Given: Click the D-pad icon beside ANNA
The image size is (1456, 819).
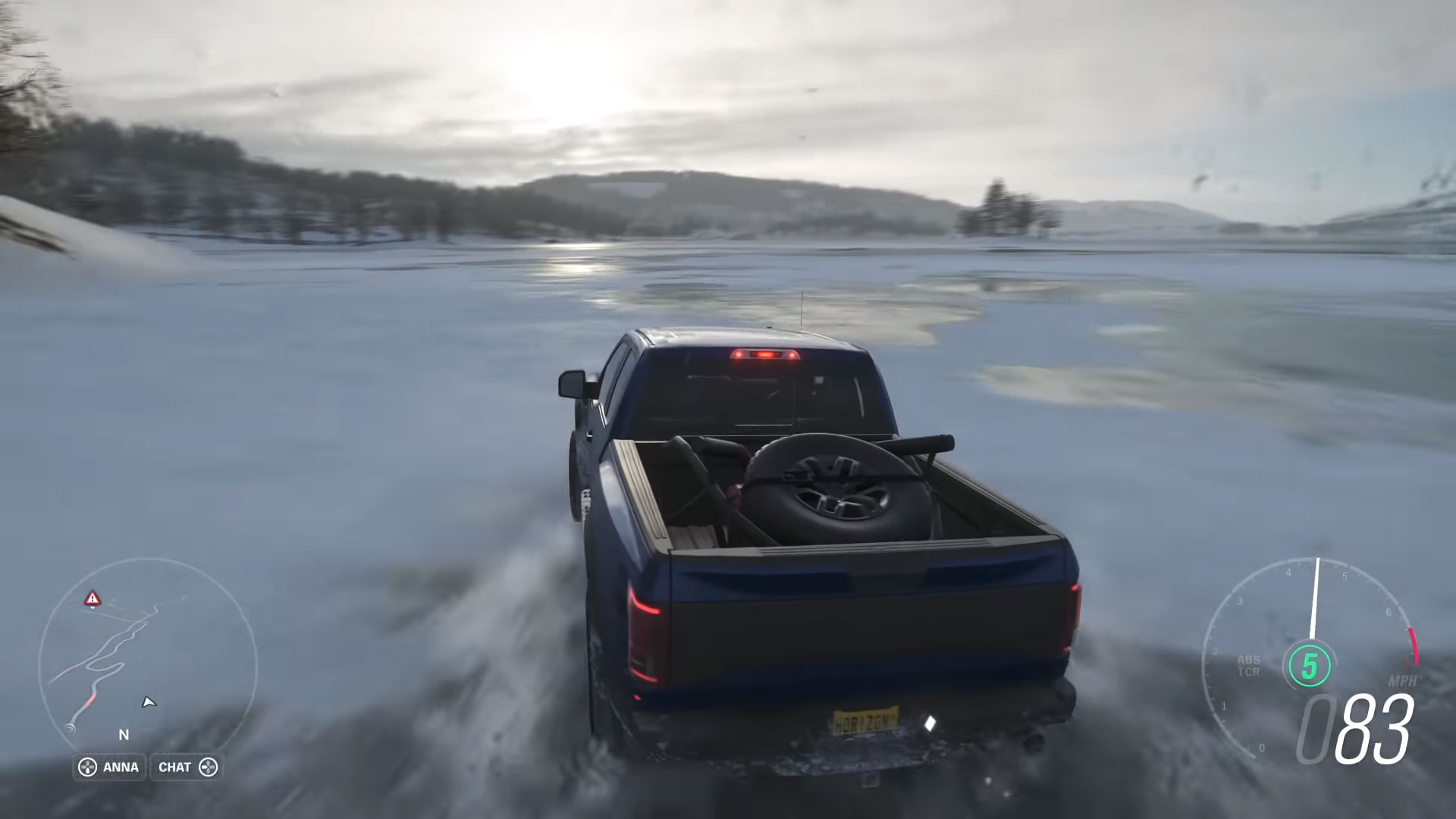Looking at the screenshot, I should coord(86,767).
